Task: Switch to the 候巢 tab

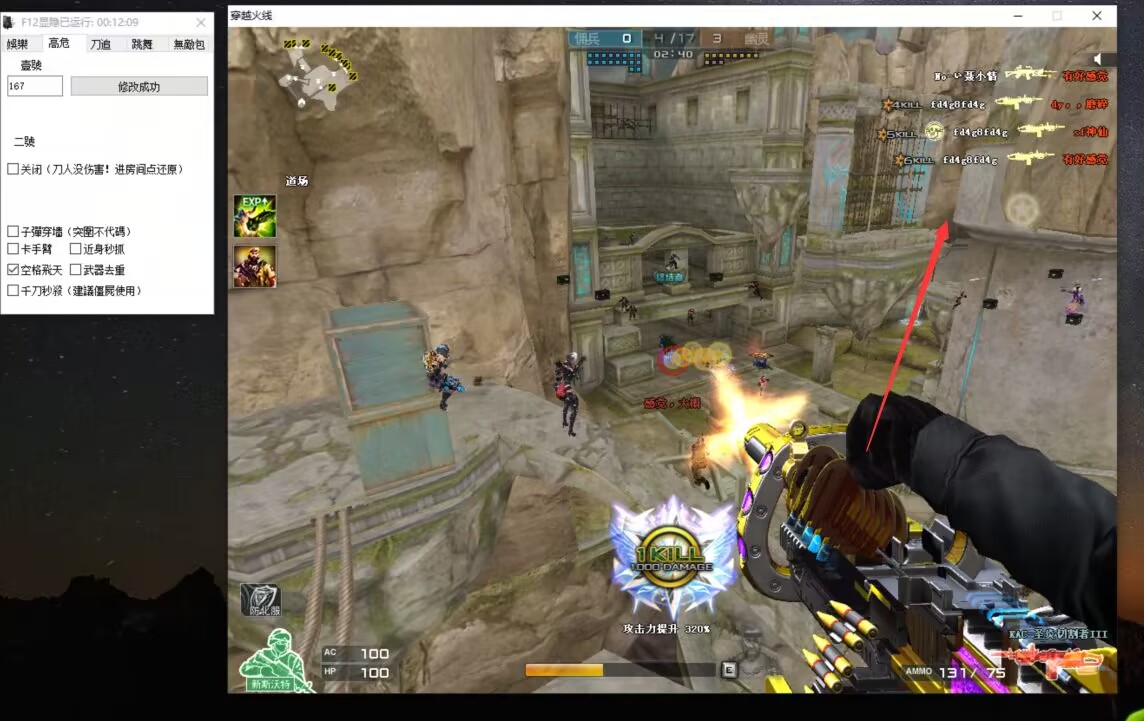Action: 18,44
